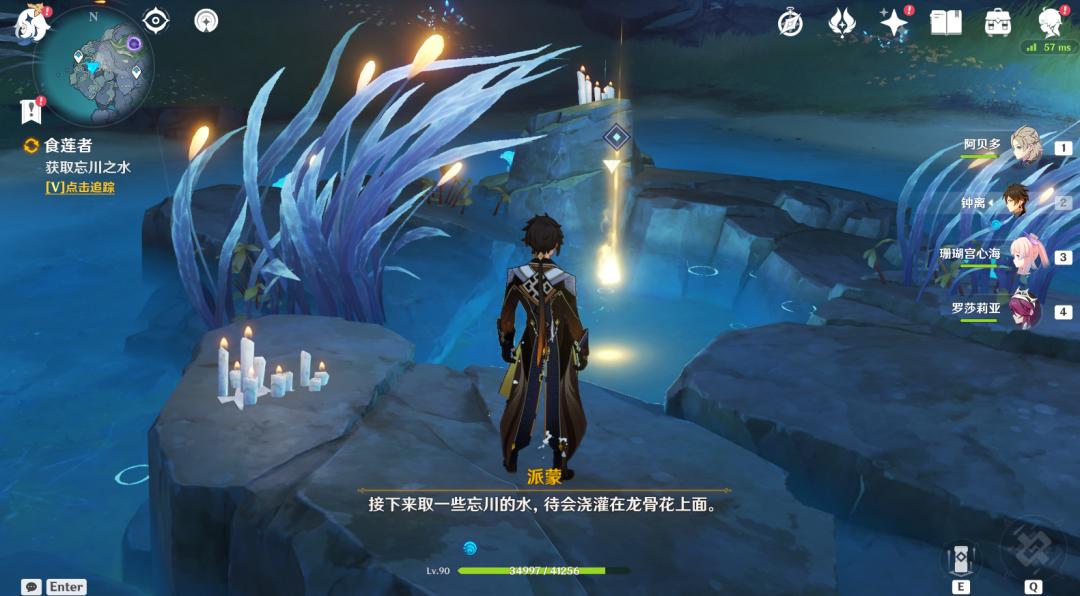Viewport: 1080px width, 596px height.
Task: Click the eye icon beside the minimap
Action: [156, 20]
